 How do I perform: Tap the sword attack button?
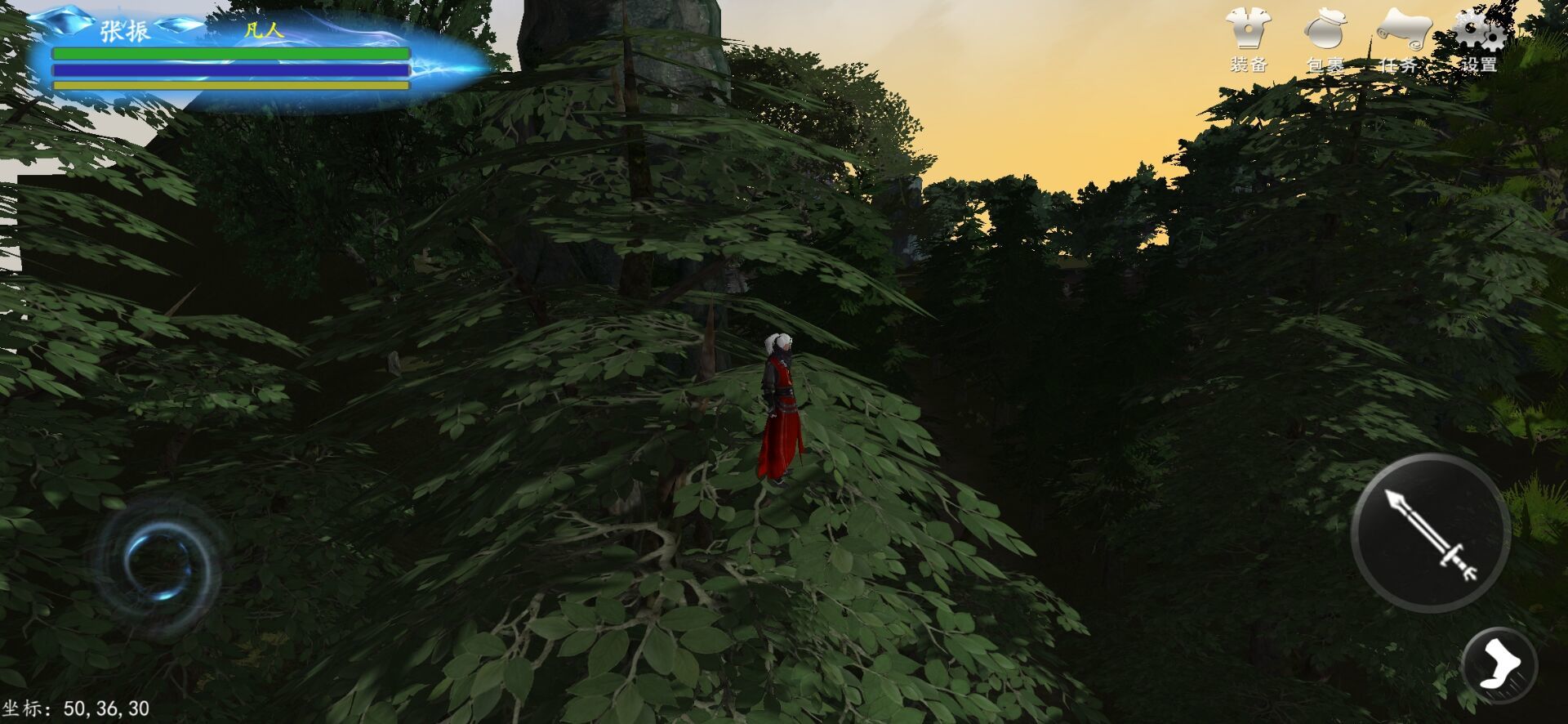(1430, 533)
